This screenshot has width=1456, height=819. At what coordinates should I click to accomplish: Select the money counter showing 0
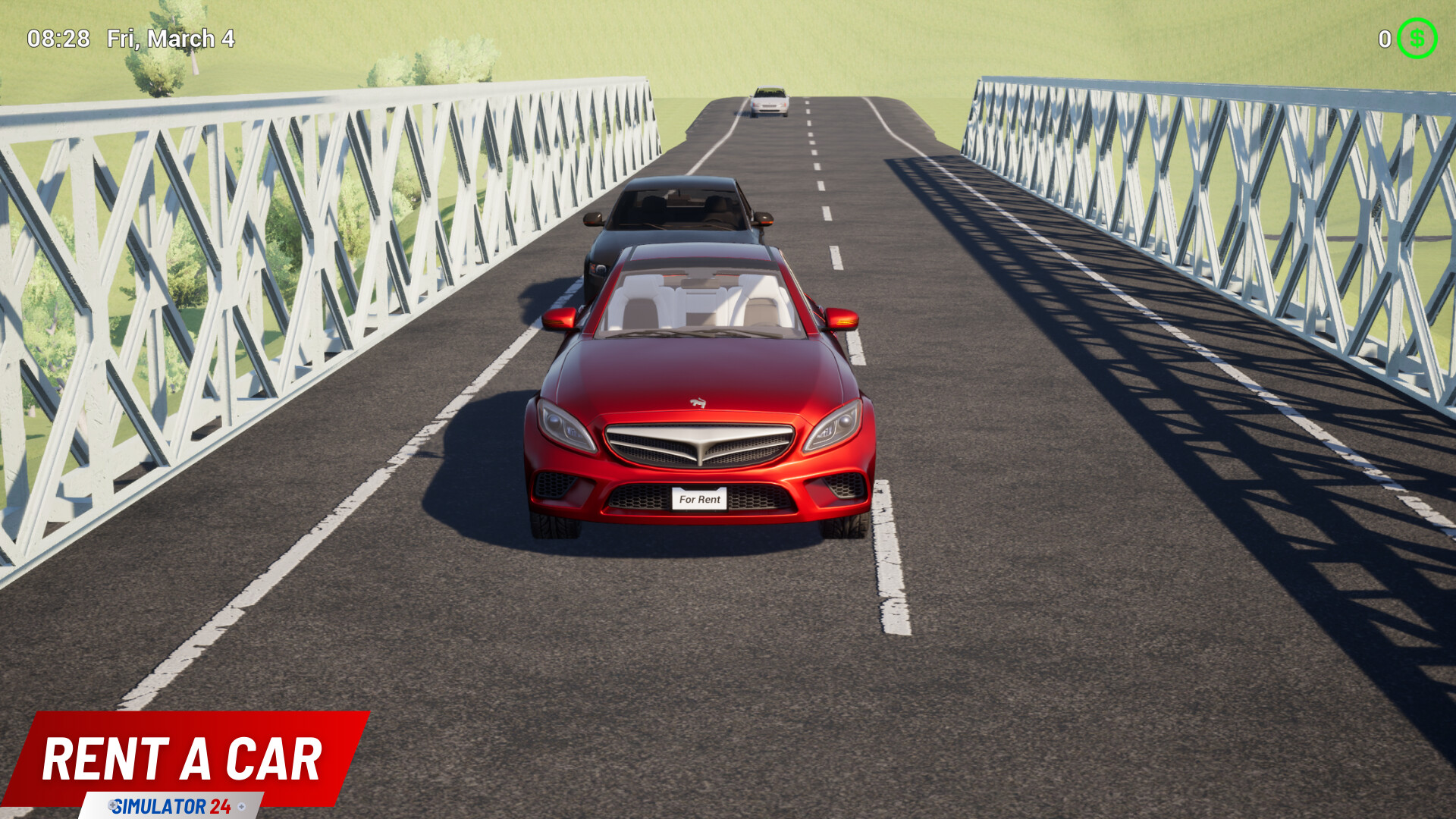tap(1386, 39)
